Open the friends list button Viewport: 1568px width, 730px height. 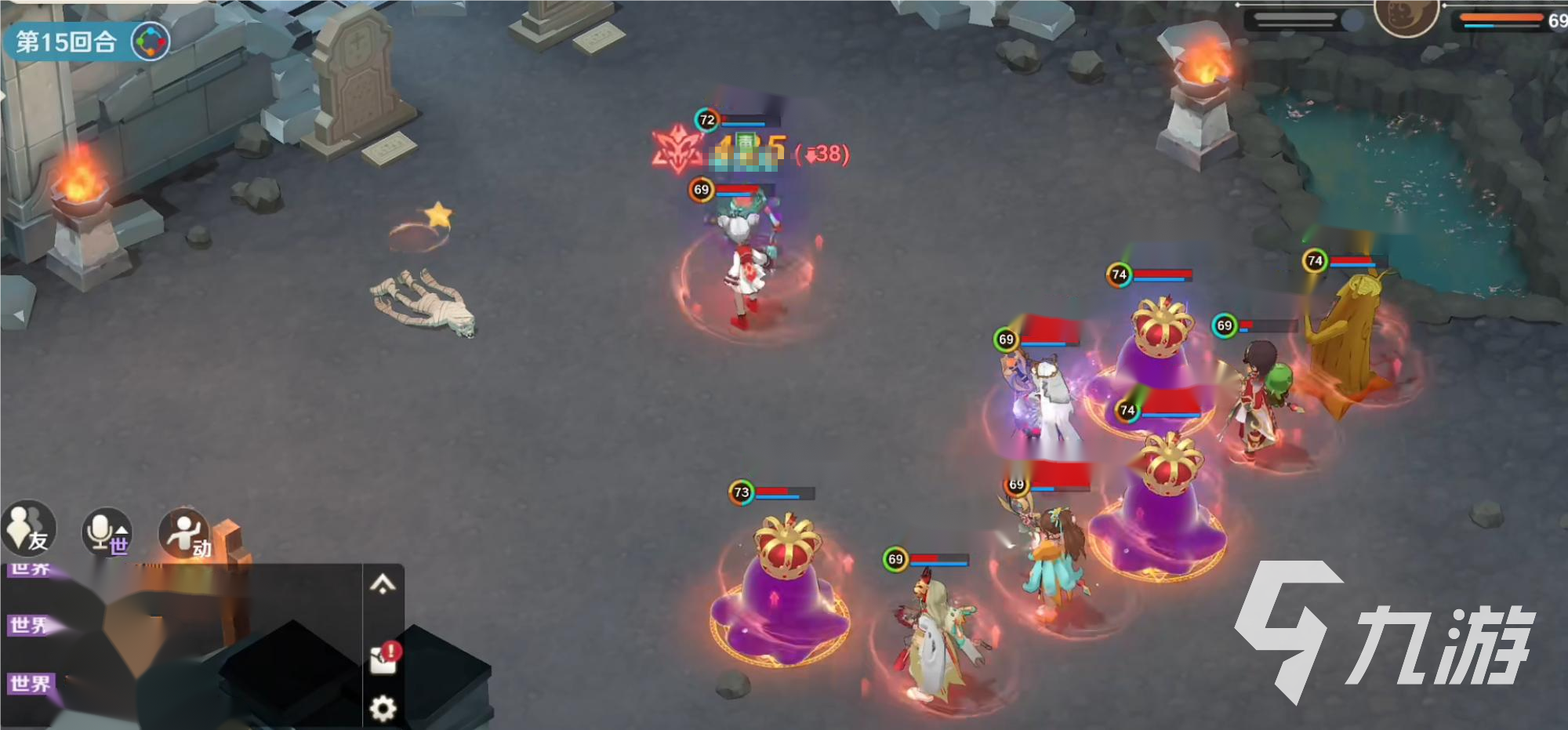point(29,529)
